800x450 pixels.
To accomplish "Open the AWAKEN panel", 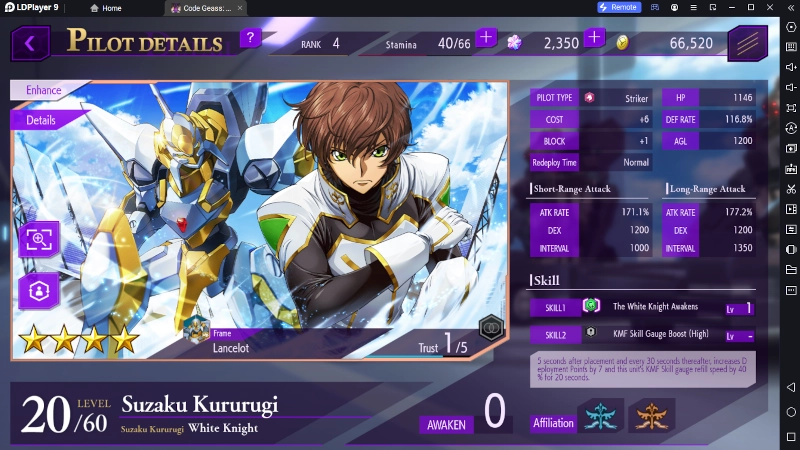I will 465,415.
